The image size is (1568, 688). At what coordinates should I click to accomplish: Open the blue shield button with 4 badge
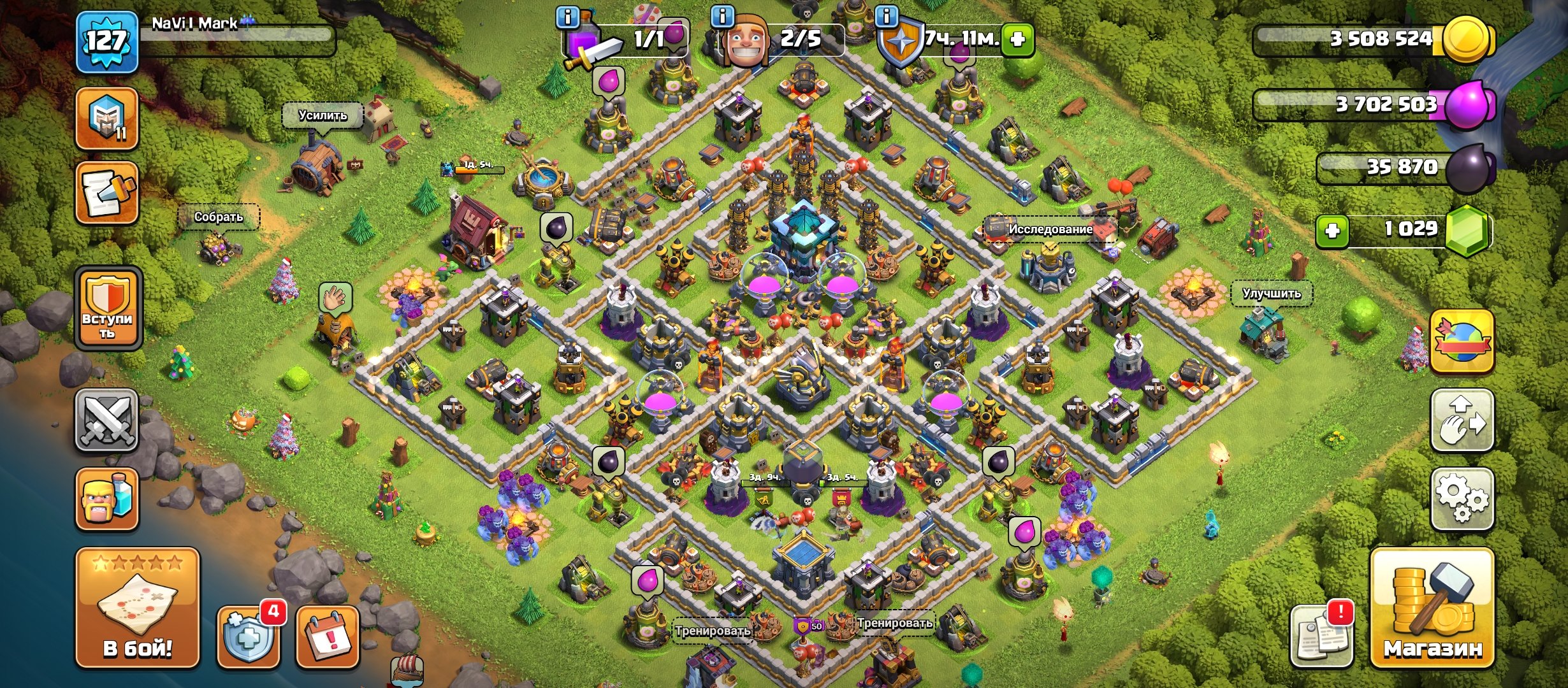point(249,637)
